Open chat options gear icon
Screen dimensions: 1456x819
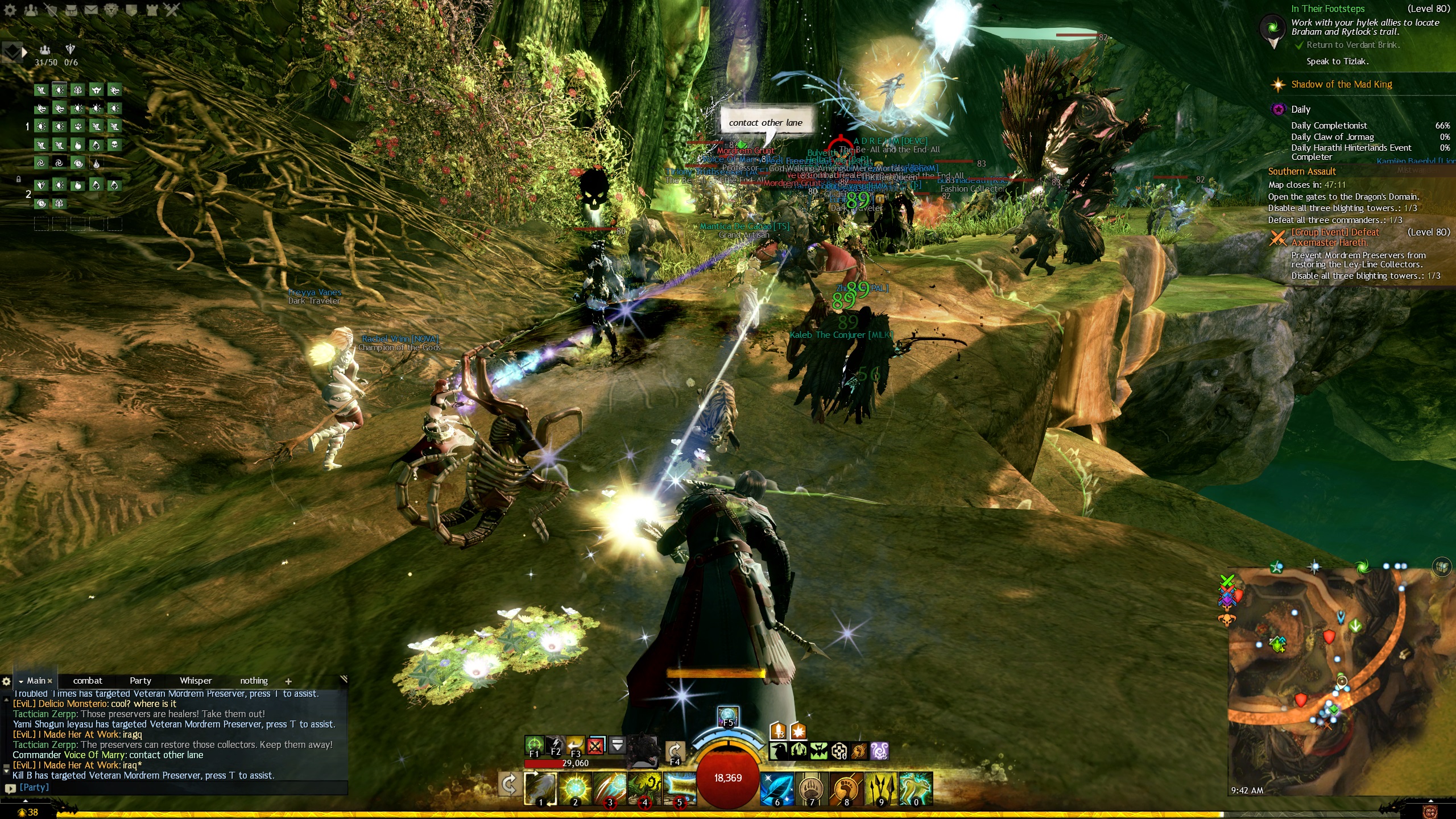tap(6, 681)
